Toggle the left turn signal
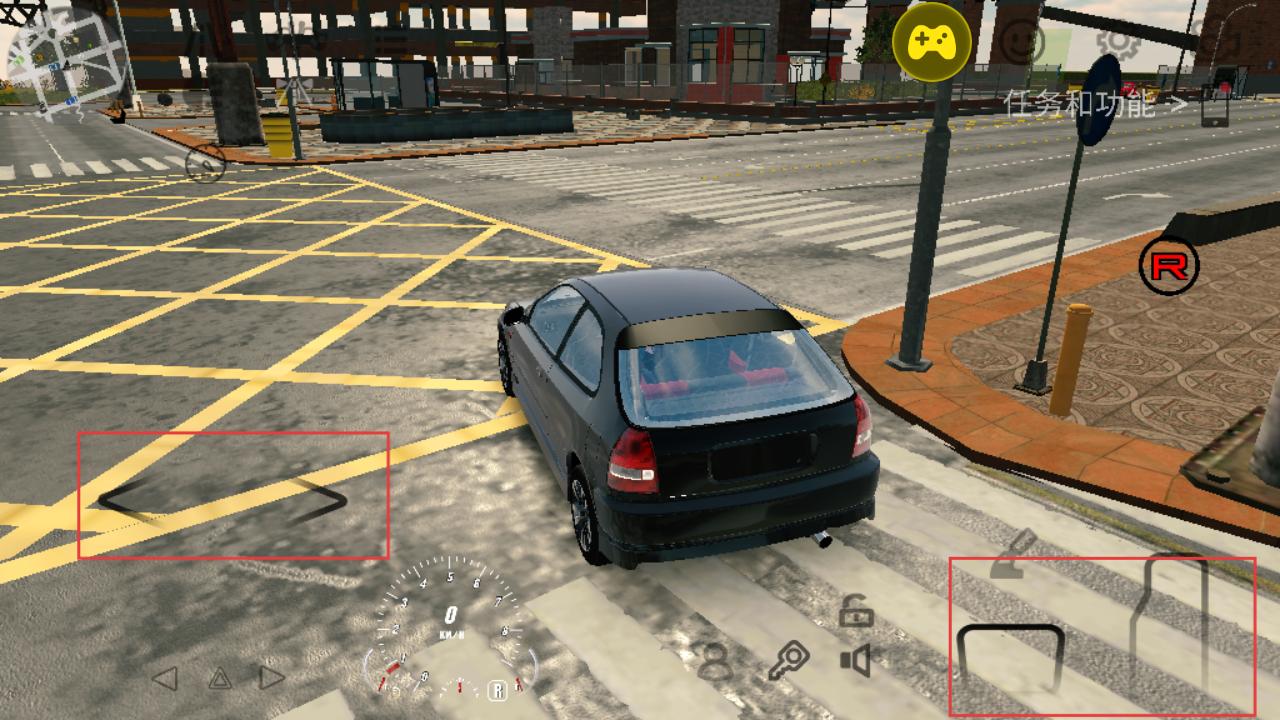1280x720 pixels. pyautogui.click(x=164, y=678)
